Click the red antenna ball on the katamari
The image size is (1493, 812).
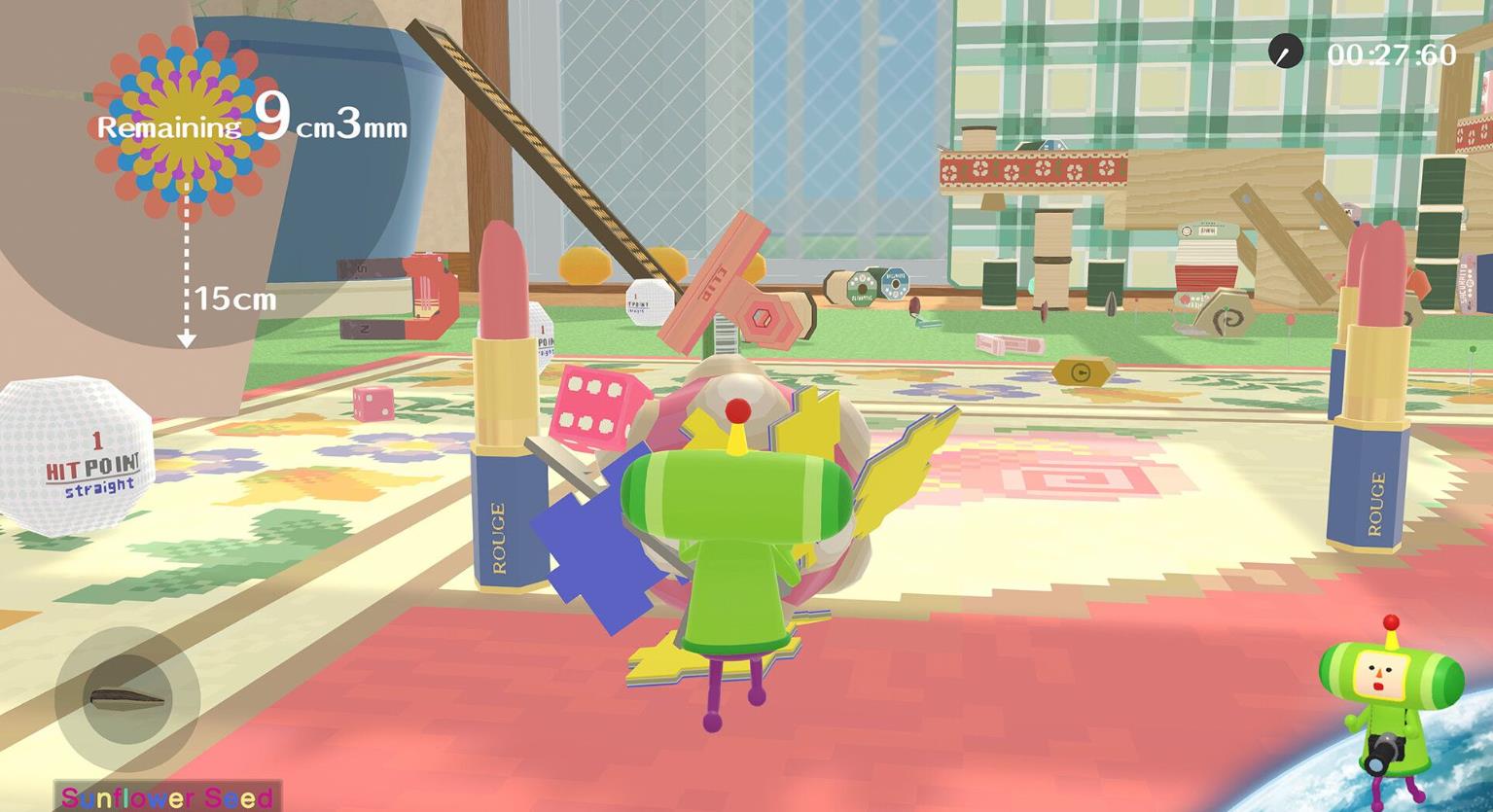(740, 408)
